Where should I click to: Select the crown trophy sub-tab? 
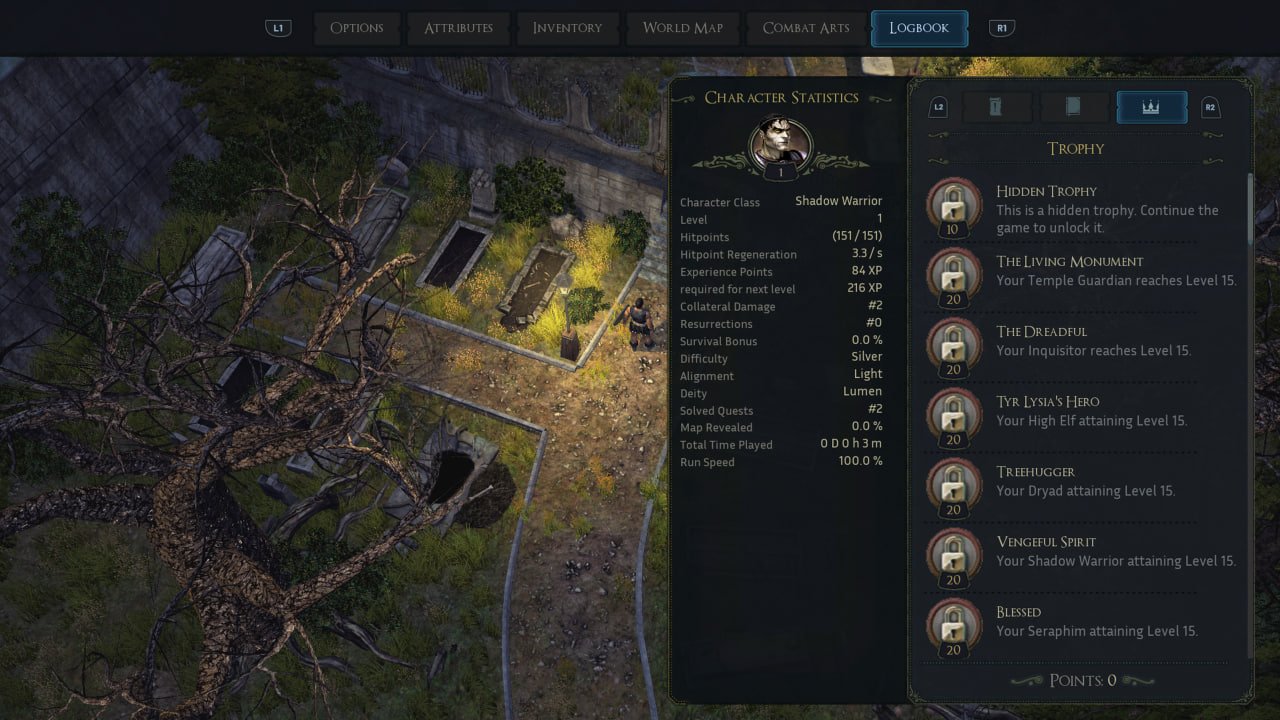click(x=1151, y=107)
